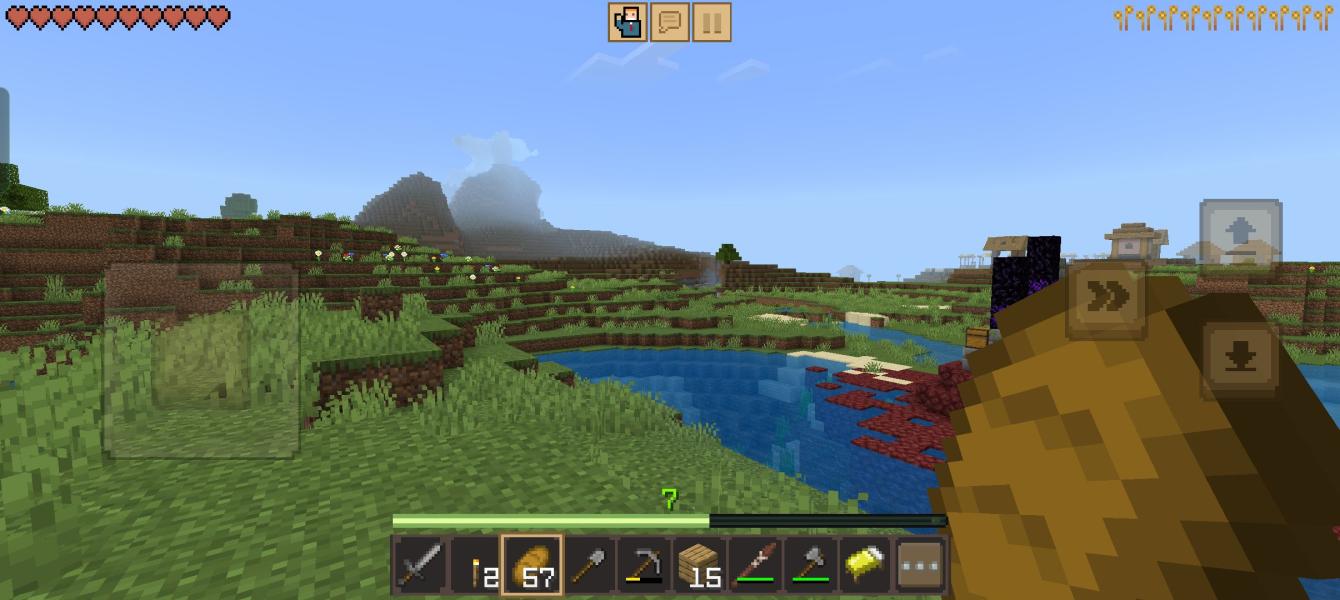The image size is (1340, 600).
Task: Choose the pickaxe hotbar slot
Action: 643,566
